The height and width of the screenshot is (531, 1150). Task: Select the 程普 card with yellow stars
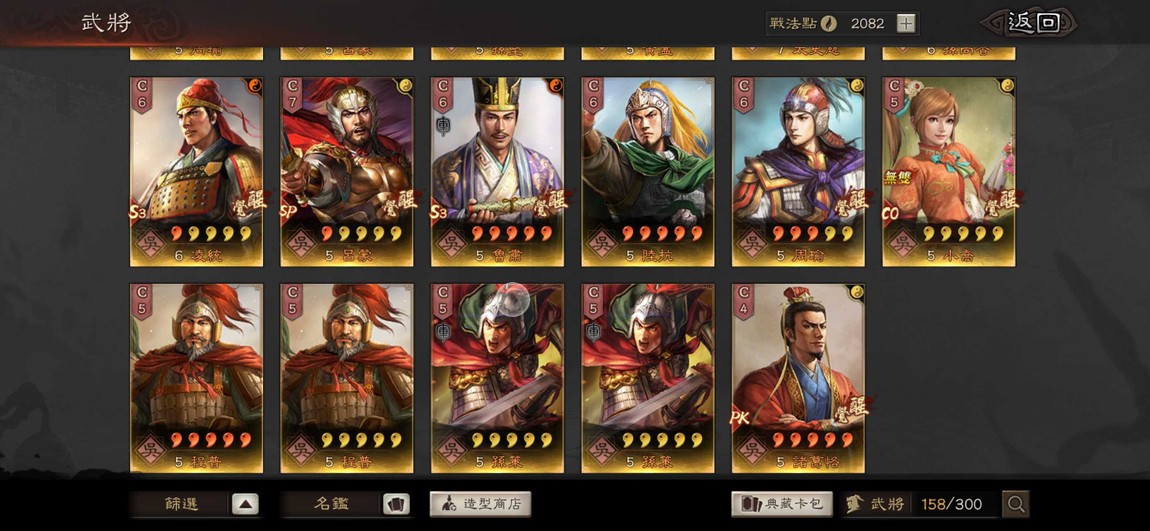click(347, 377)
